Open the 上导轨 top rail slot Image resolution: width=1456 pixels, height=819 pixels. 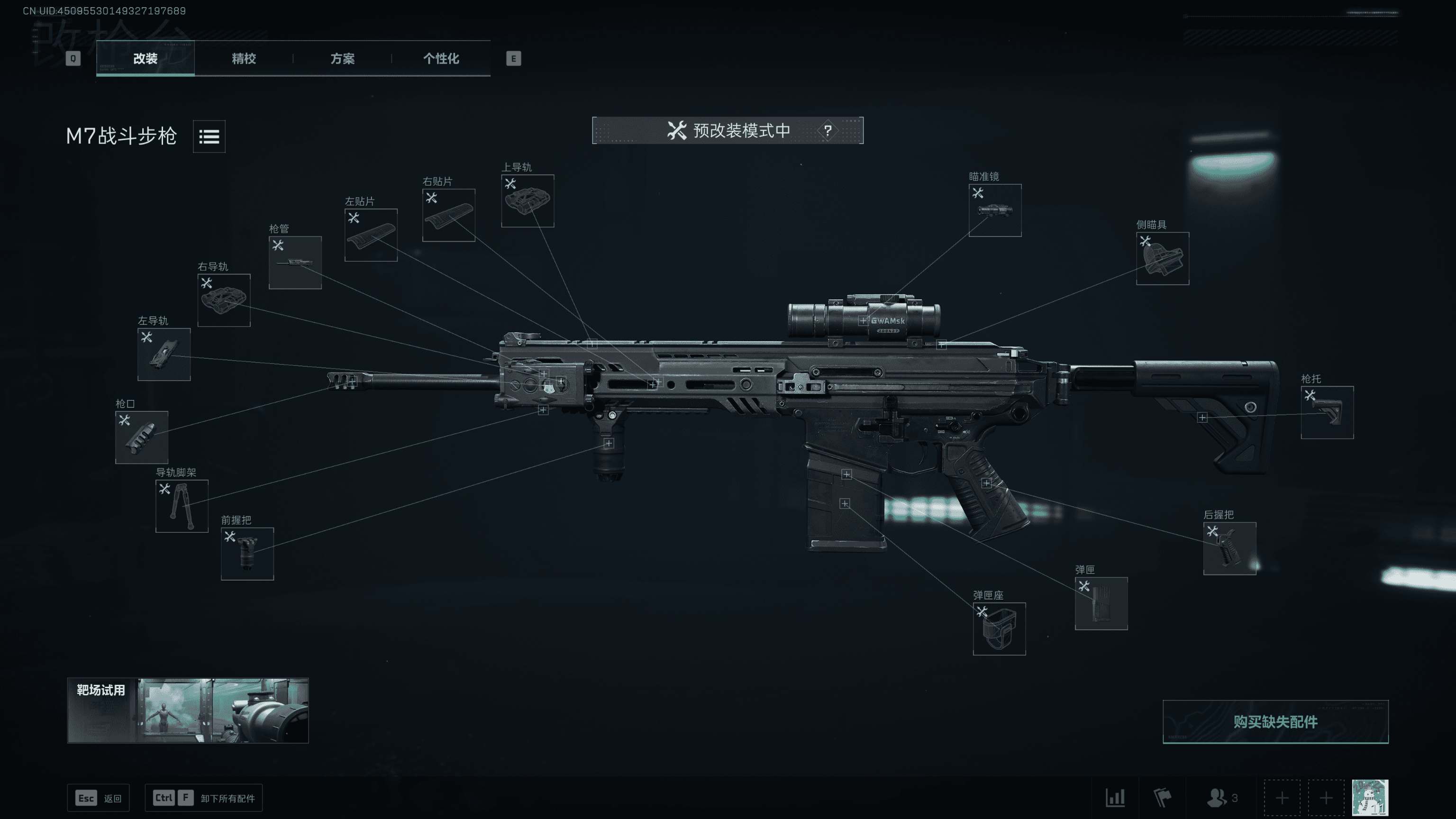pos(528,200)
